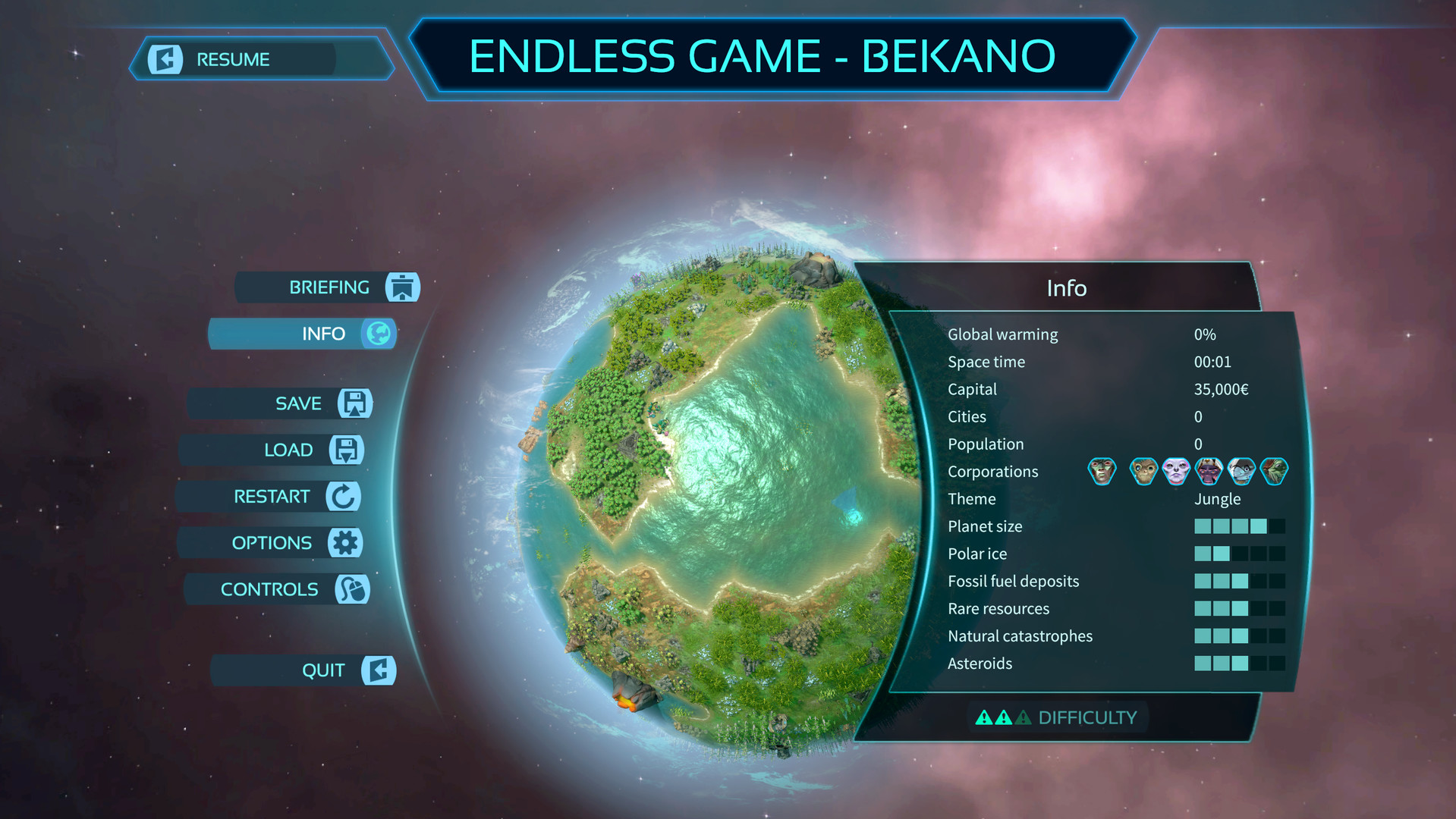Switch to the INFO tab

click(x=325, y=334)
